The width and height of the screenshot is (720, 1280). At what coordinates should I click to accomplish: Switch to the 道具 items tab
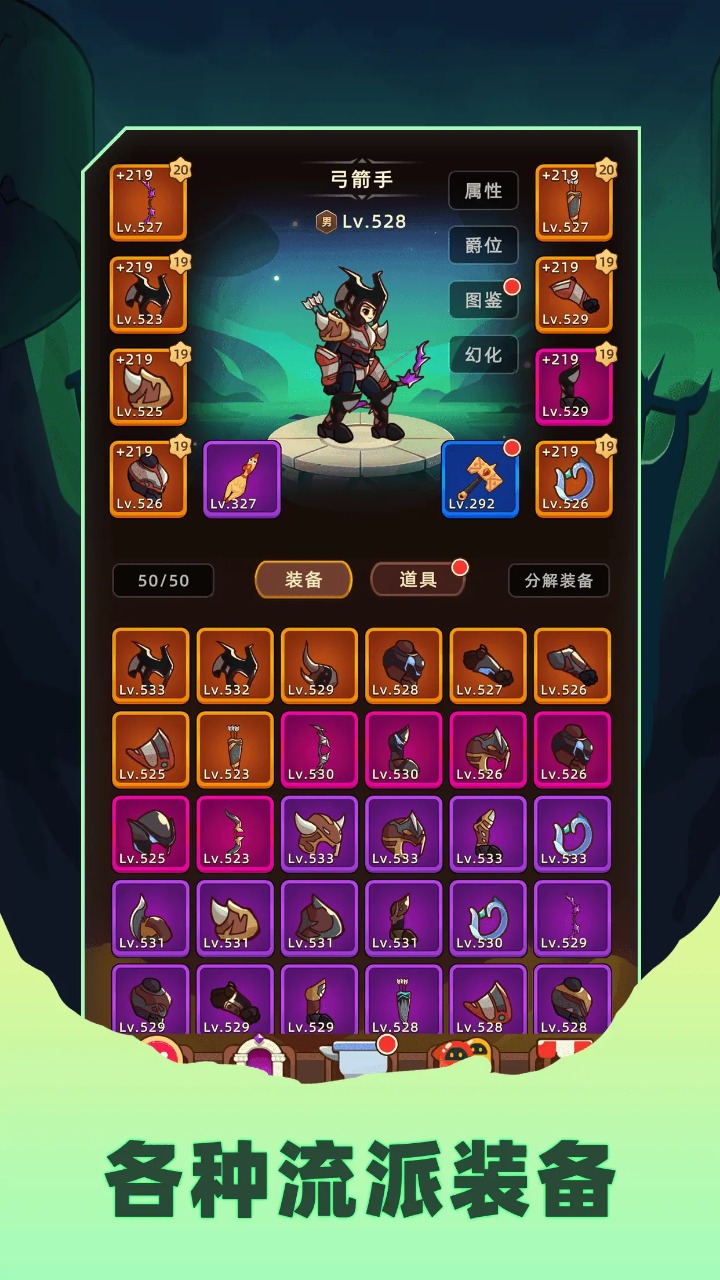pos(418,580)
